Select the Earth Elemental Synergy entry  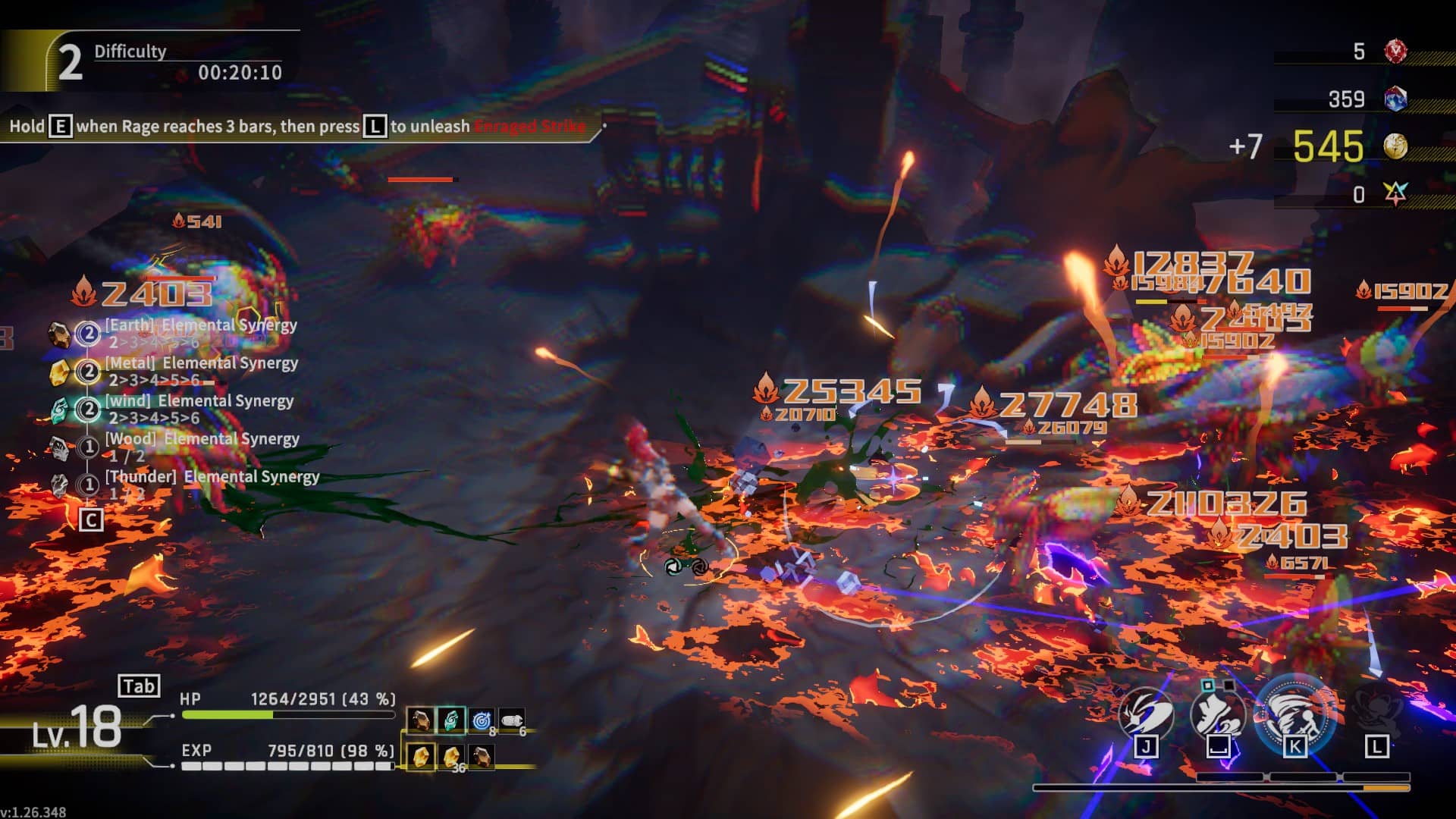200,325
